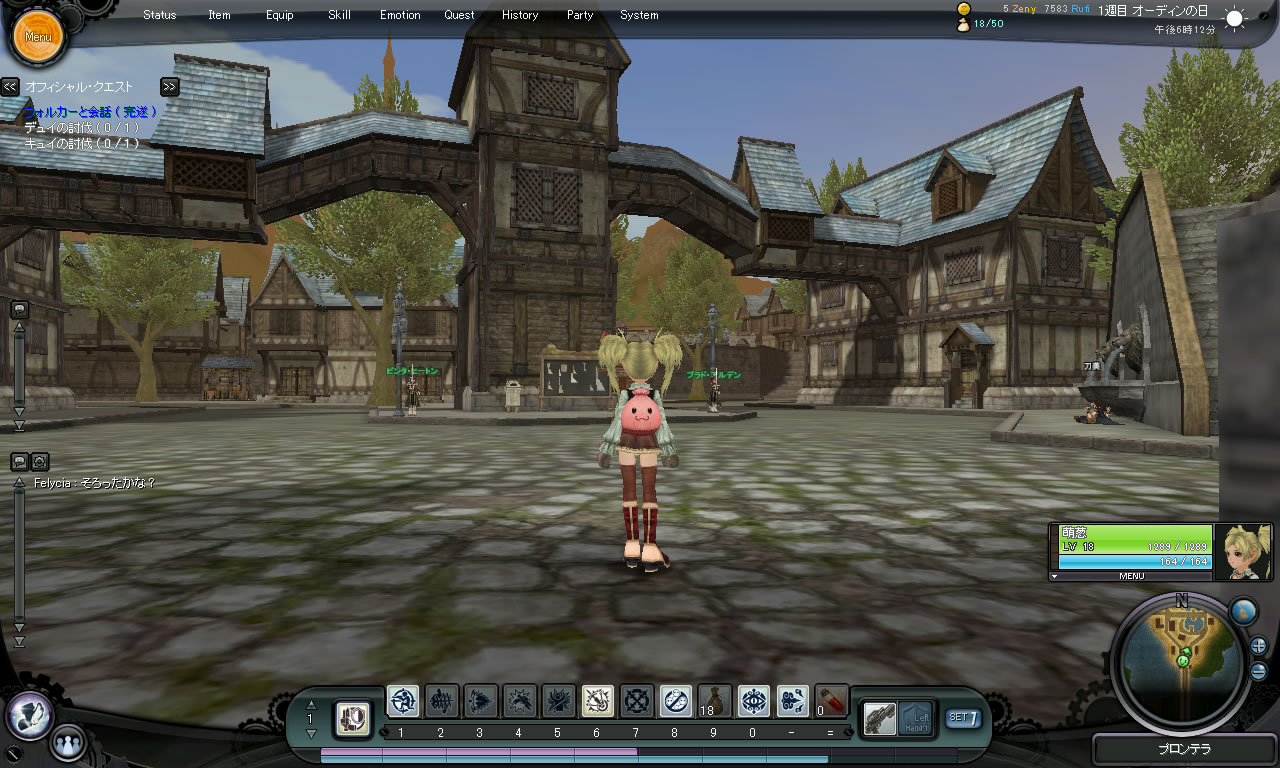Use the money bag item in slot 9

(715, 701)
